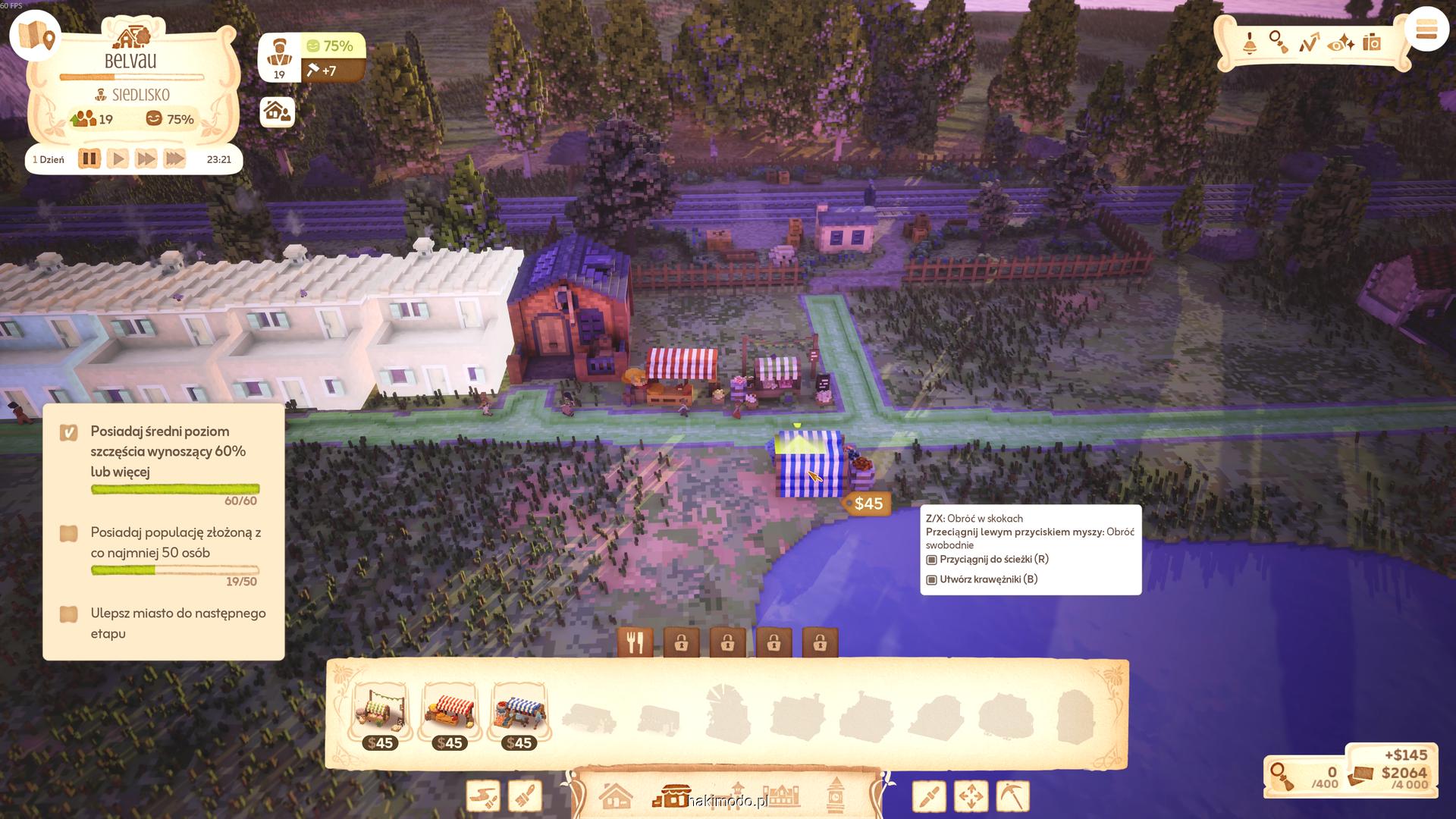This screenshot has width=1456, height=819.
Task: Open notifications with the bell icon
Action: [x=1249, y=43]
